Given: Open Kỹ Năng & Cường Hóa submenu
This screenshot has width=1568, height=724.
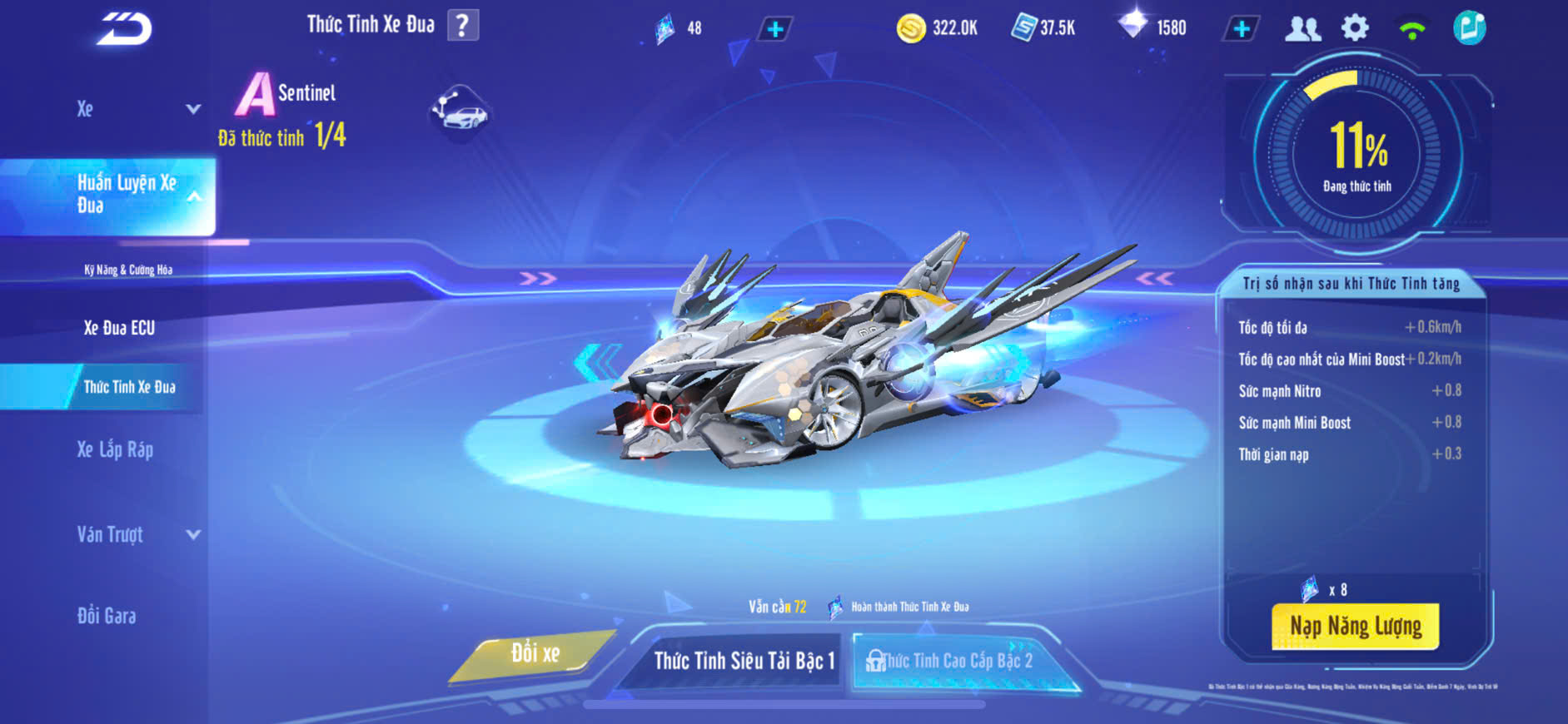Looking at the screenshot, I should (128, 270).
